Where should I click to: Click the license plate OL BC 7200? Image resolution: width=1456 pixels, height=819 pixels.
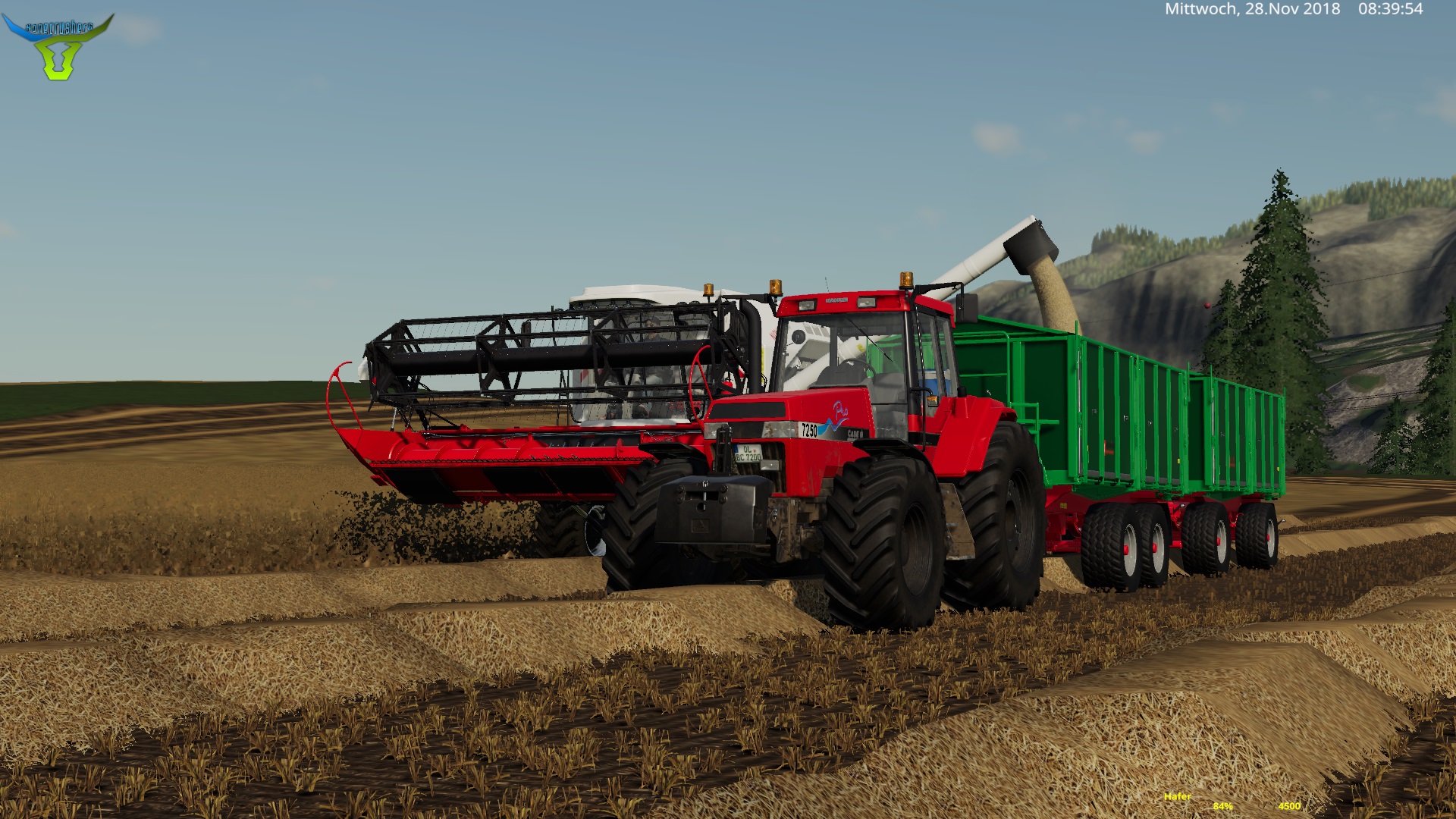[748, 453]
